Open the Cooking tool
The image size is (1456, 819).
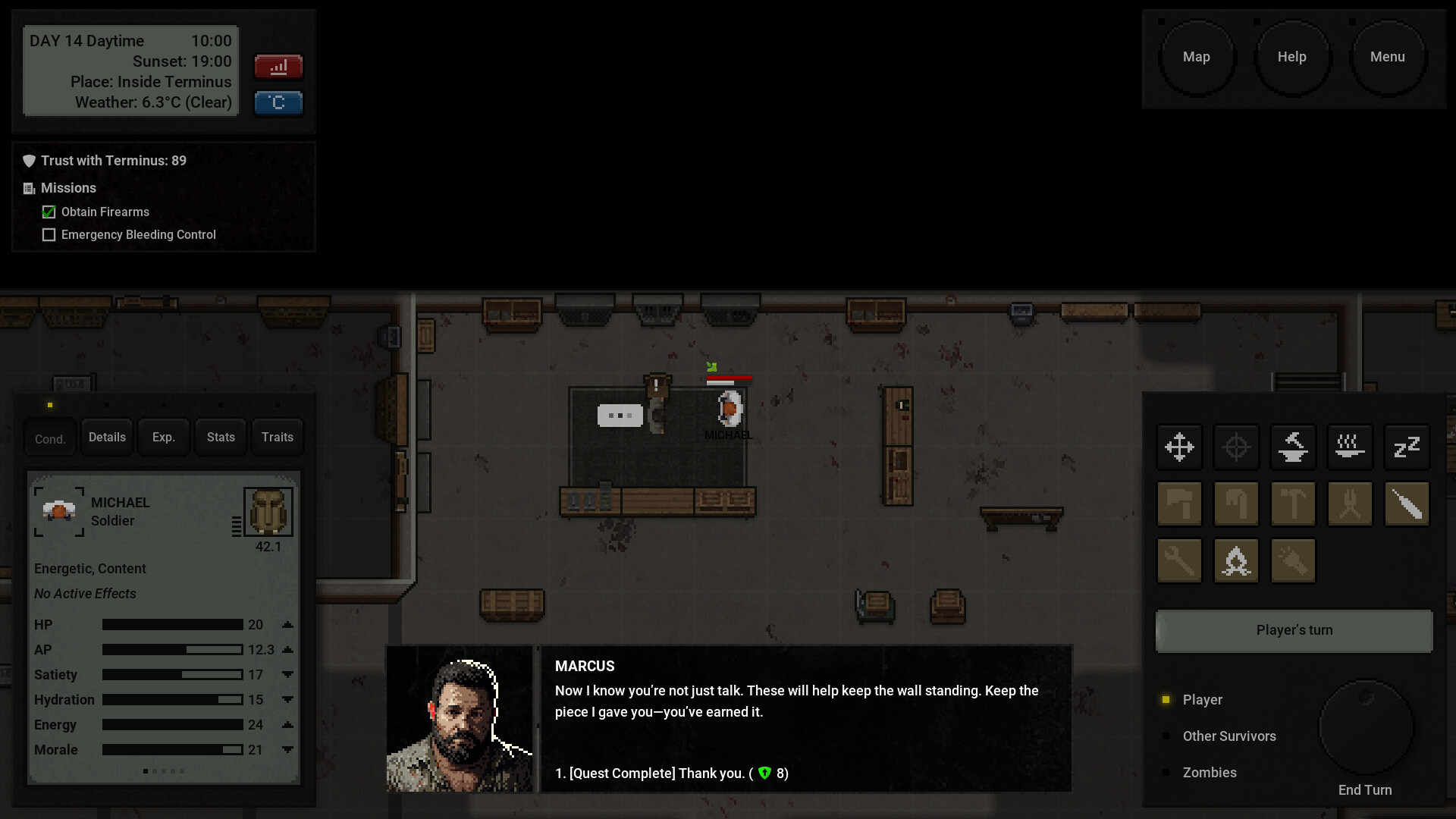(x=1350, y=447)
